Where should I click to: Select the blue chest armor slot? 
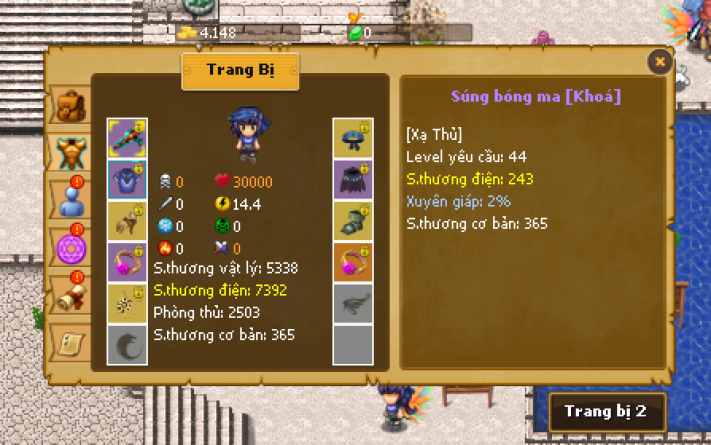coord(127,179)
